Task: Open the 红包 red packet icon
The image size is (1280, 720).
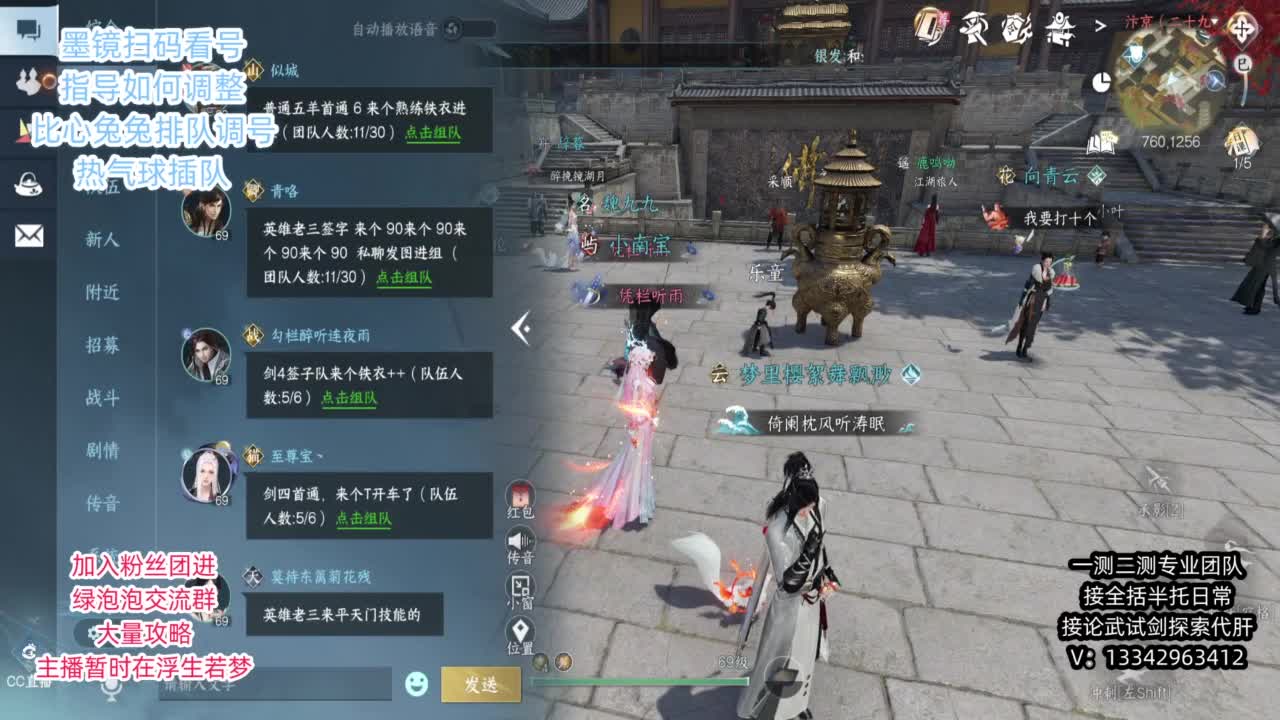Action: tap(522, 497)
